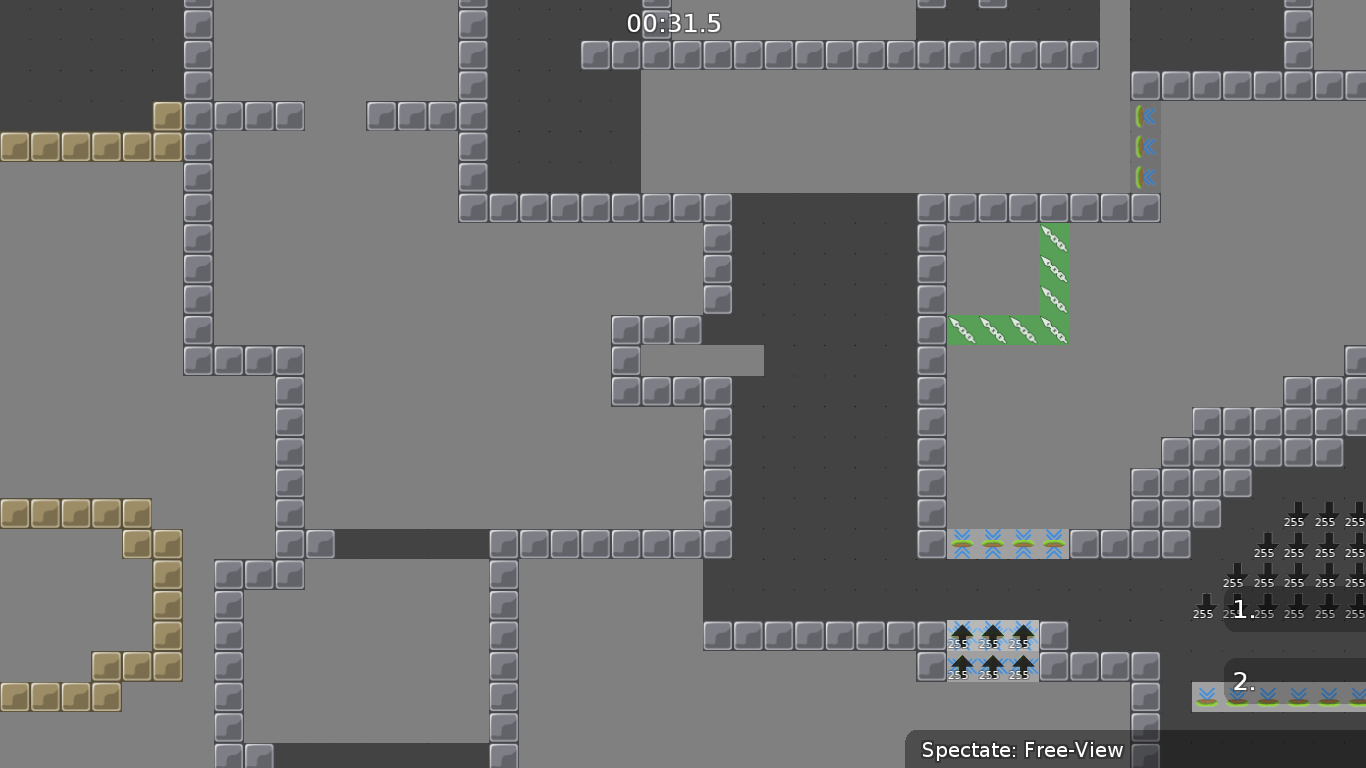Click the race timer showing 00:31.5

point(673,23)
